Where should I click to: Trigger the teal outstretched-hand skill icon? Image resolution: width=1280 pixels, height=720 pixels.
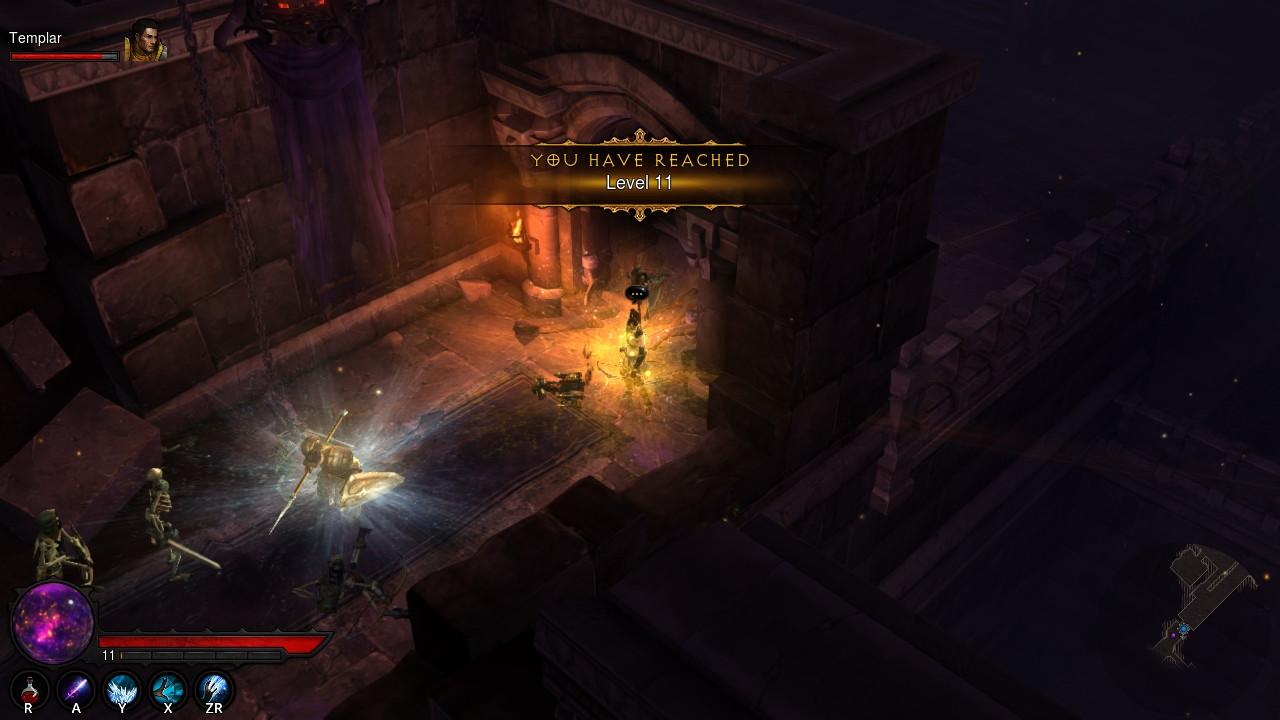coord(168,689)
